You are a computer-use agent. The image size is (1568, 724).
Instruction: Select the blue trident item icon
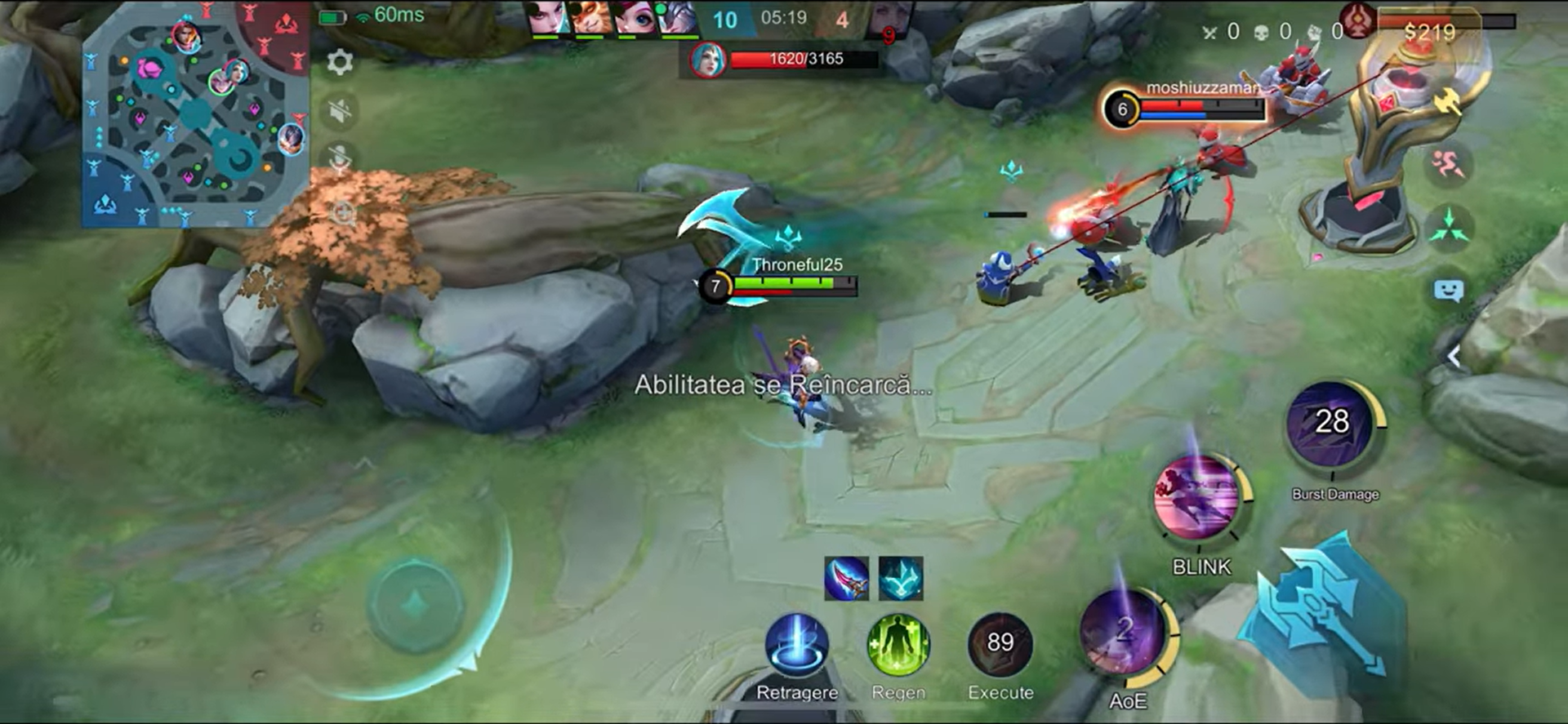[901, 578]
